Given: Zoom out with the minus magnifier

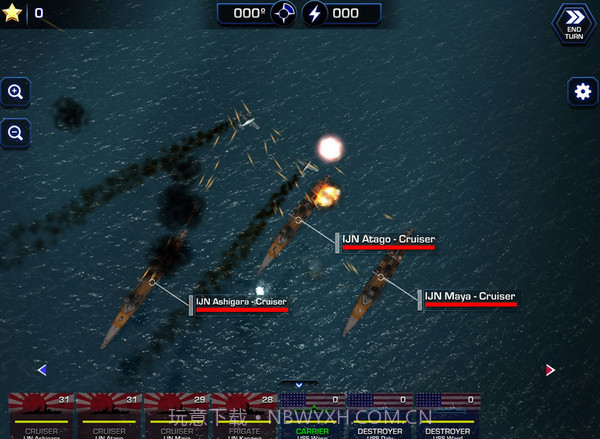Looking at the screenshot, I should coord(16,131).
